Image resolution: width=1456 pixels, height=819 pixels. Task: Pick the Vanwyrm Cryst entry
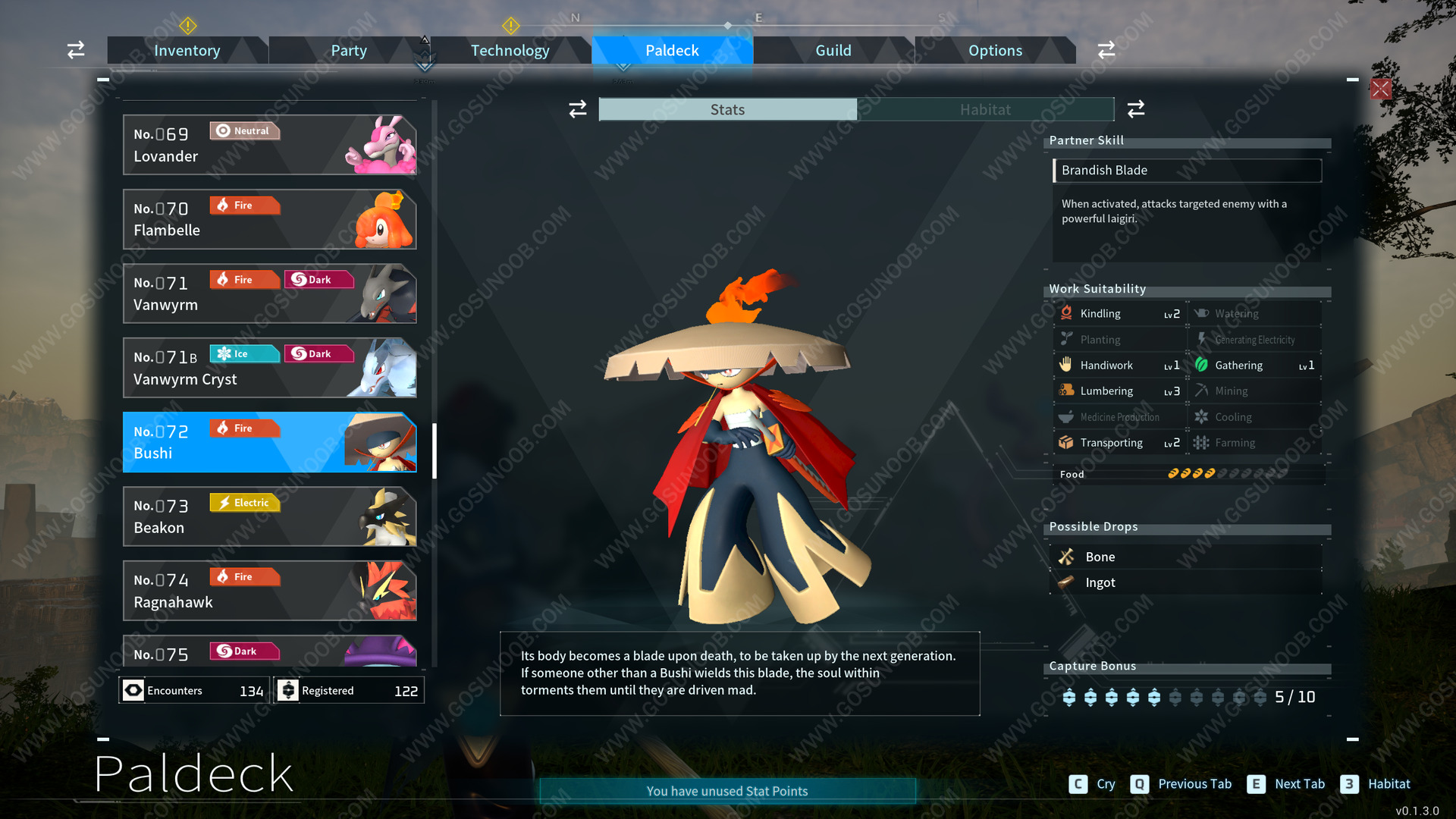click(x=269, y=368)
